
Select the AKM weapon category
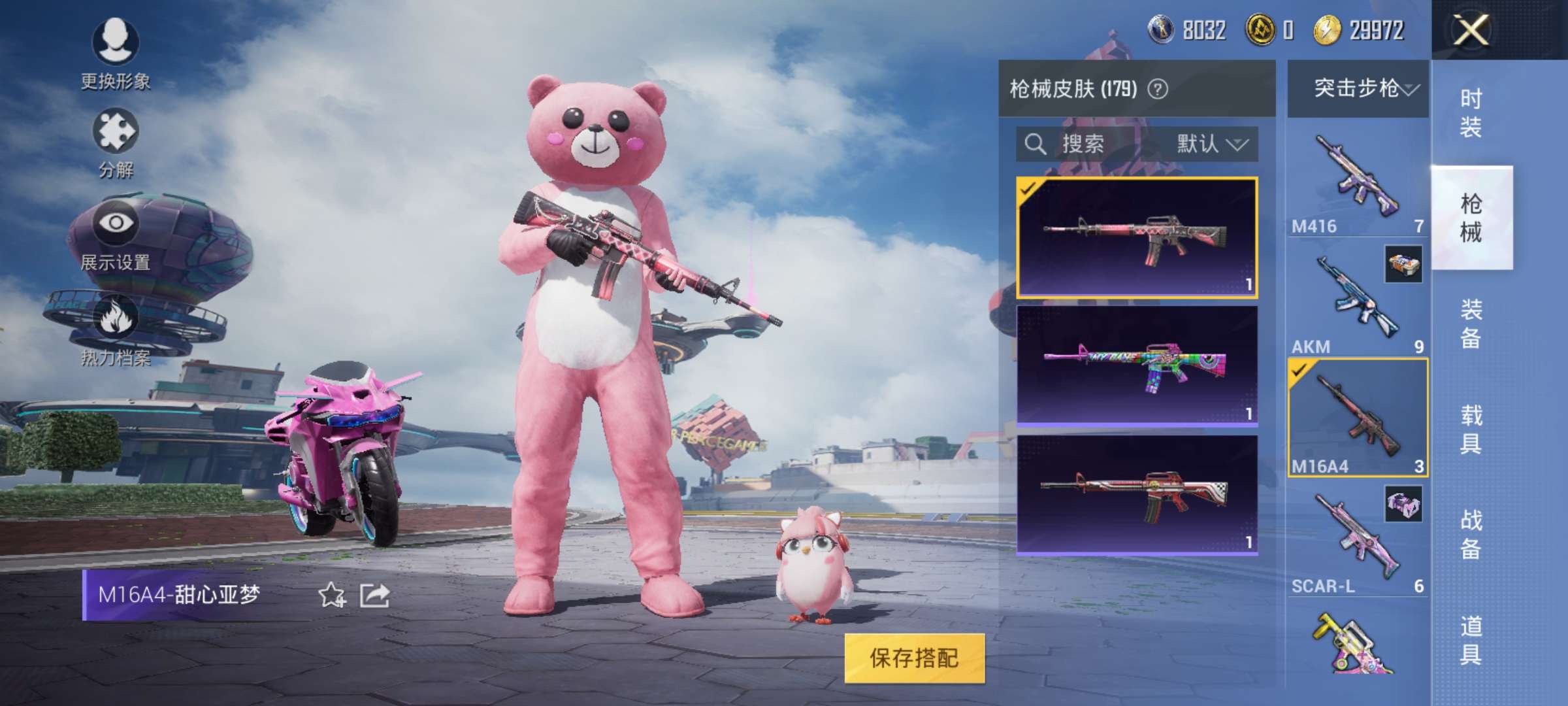1358,301
